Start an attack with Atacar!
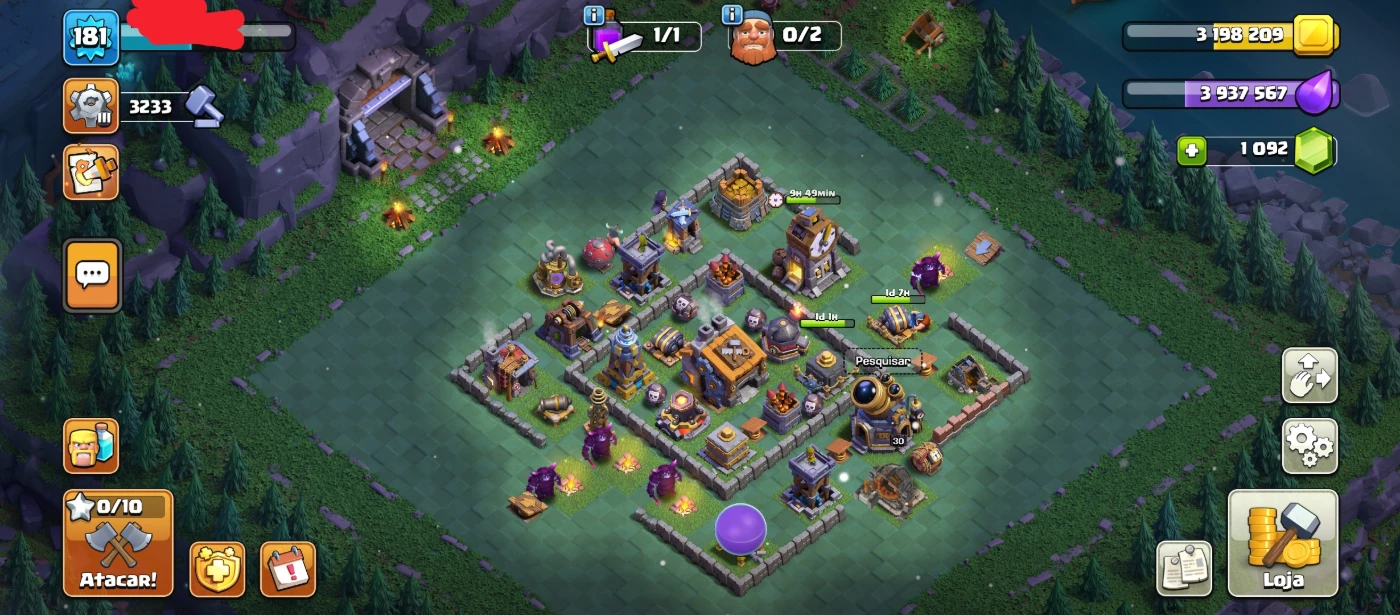This screenshot has width=1400, height=615. click(118, 542)
